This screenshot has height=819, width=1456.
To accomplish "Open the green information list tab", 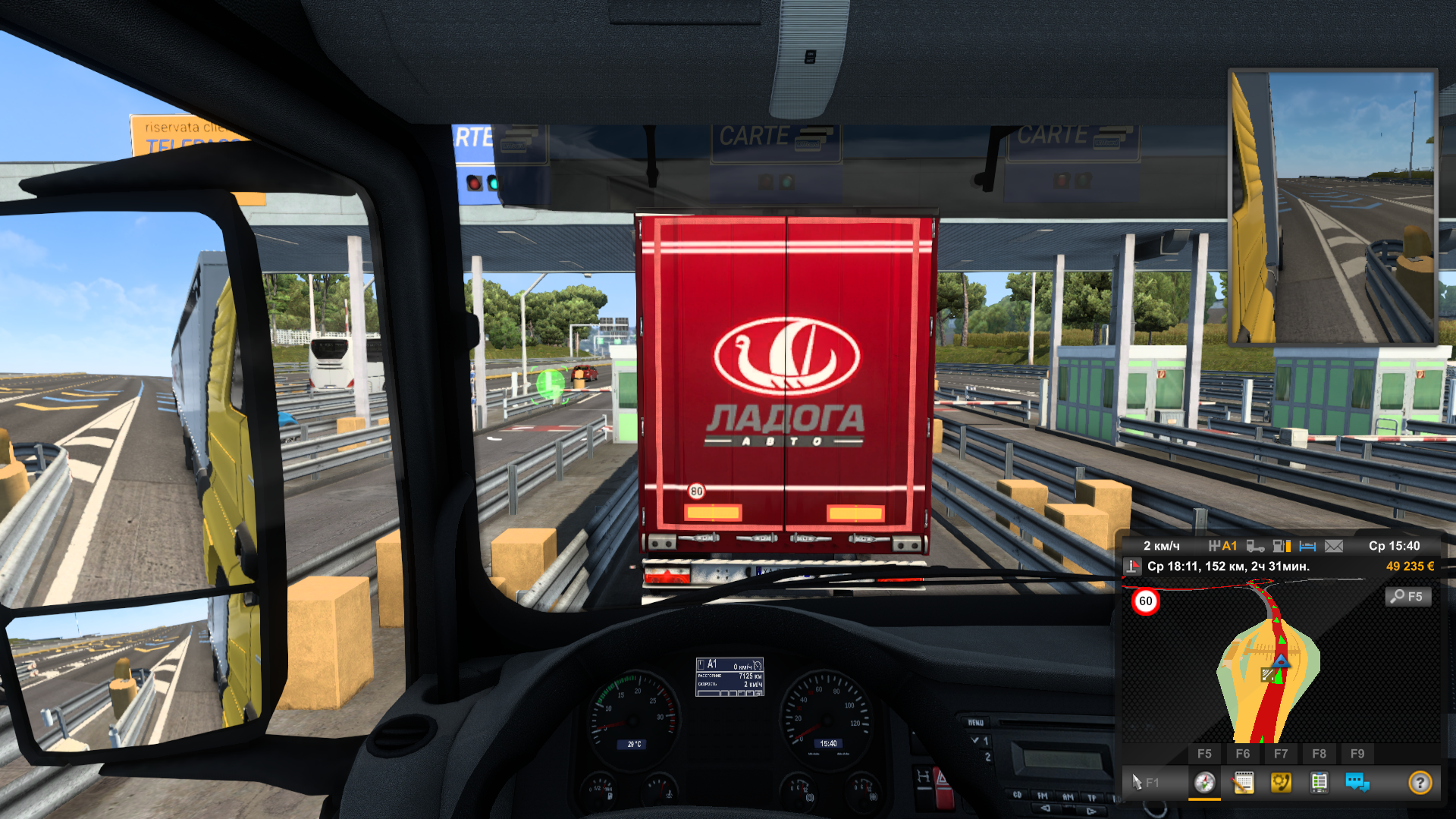I will point(1319,782).
